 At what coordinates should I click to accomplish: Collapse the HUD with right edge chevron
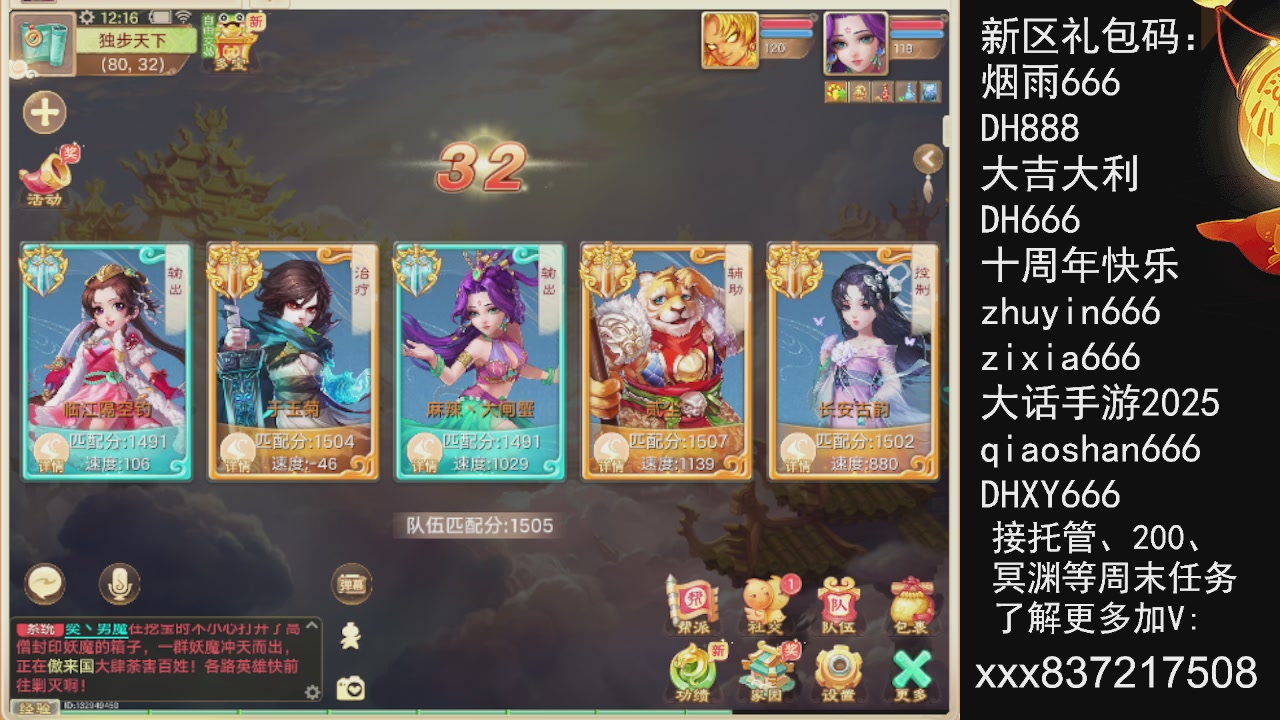(928, 157)
